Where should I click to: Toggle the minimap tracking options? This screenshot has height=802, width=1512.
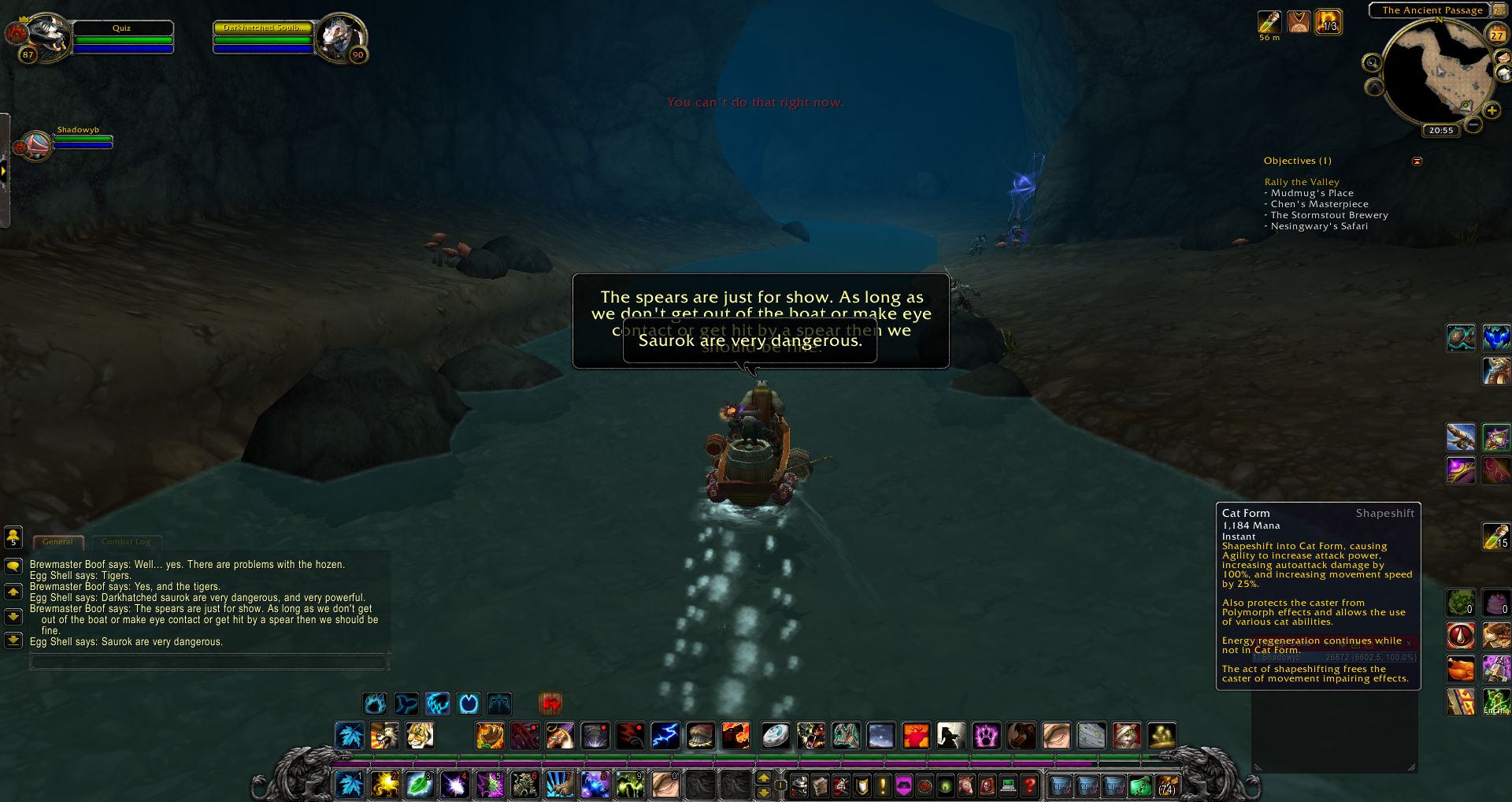click(x=1373, y=62)
